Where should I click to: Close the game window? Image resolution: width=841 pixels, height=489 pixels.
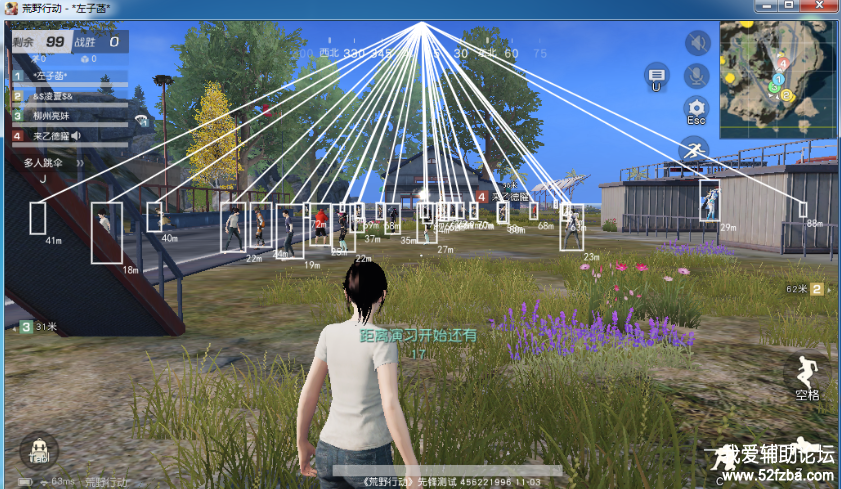click(x=819, y=6)
